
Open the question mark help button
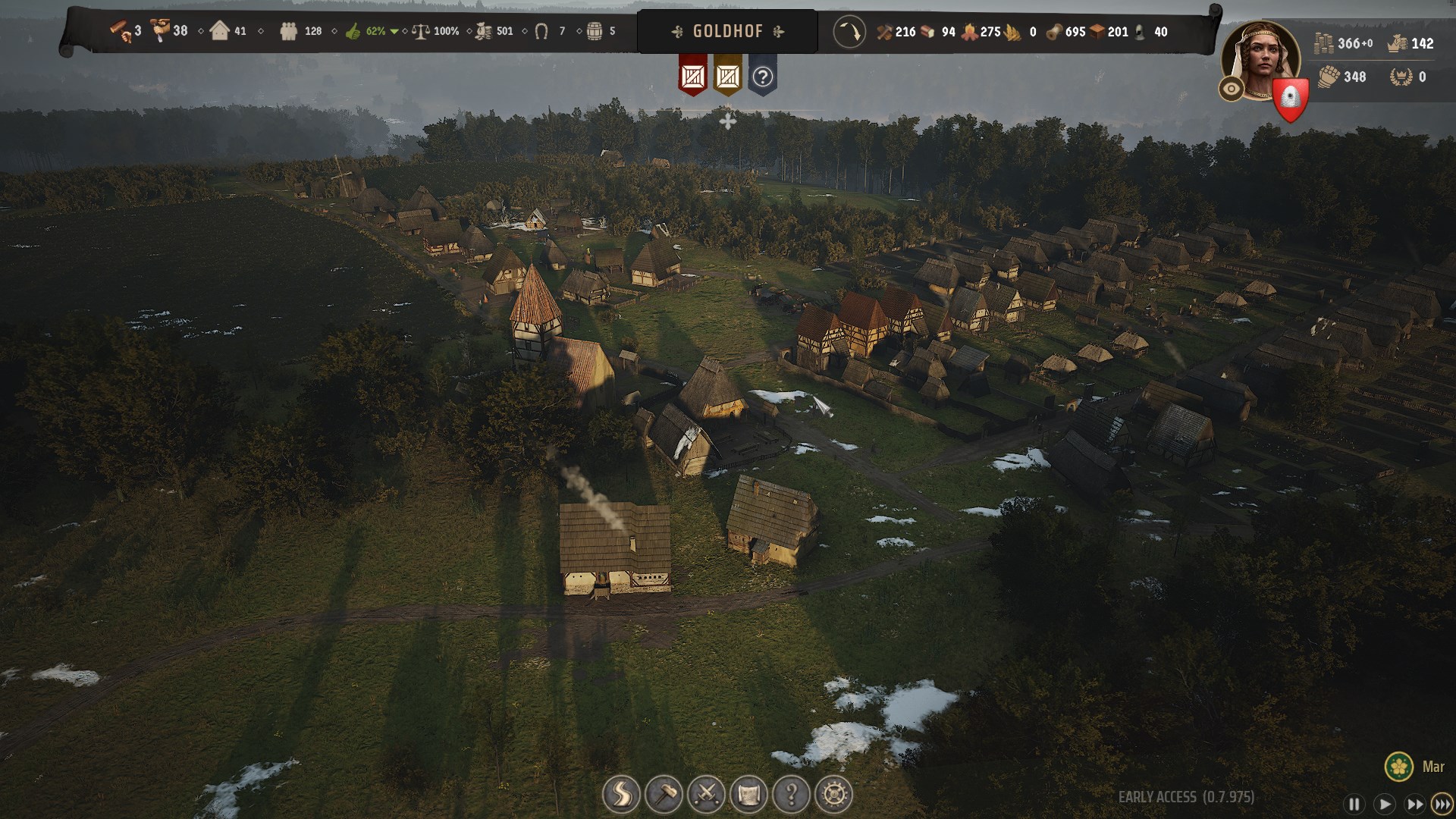coord(791,794)
